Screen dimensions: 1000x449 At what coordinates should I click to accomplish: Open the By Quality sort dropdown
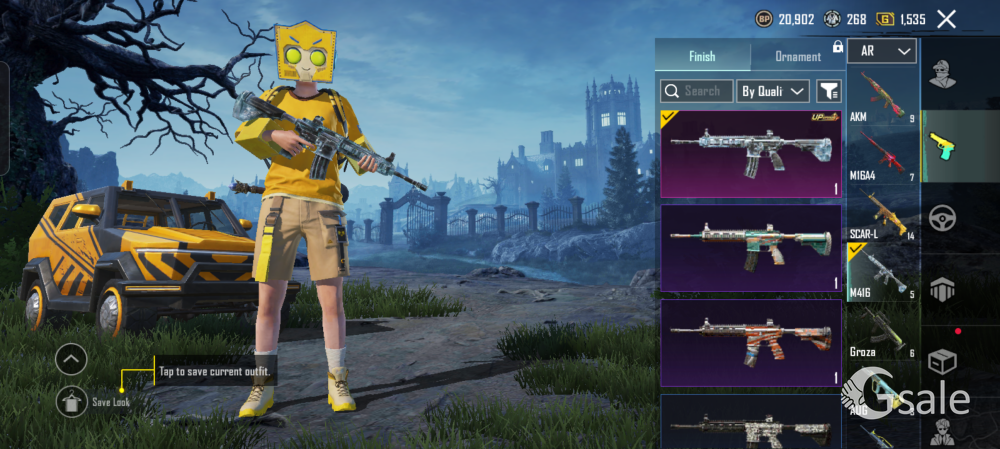pyautogui.click(x=773, y=91)
